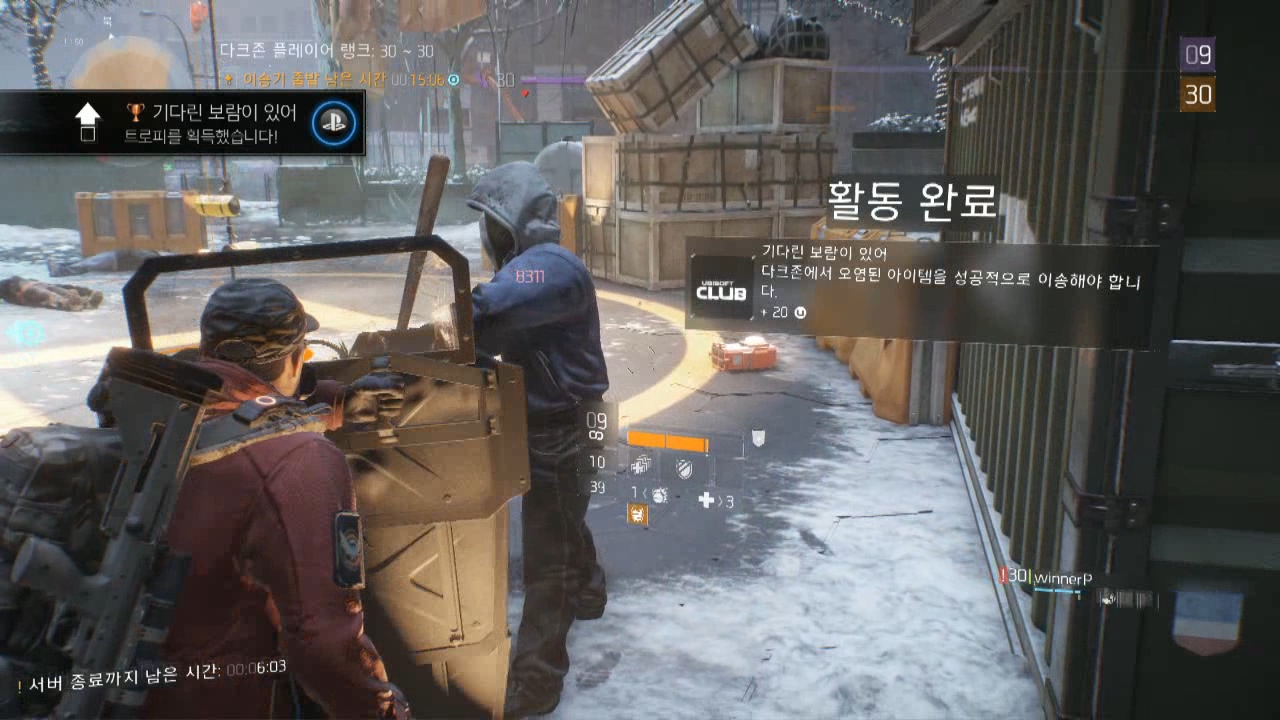Toggle the orange highlighted consumable slot

(637, 513)
